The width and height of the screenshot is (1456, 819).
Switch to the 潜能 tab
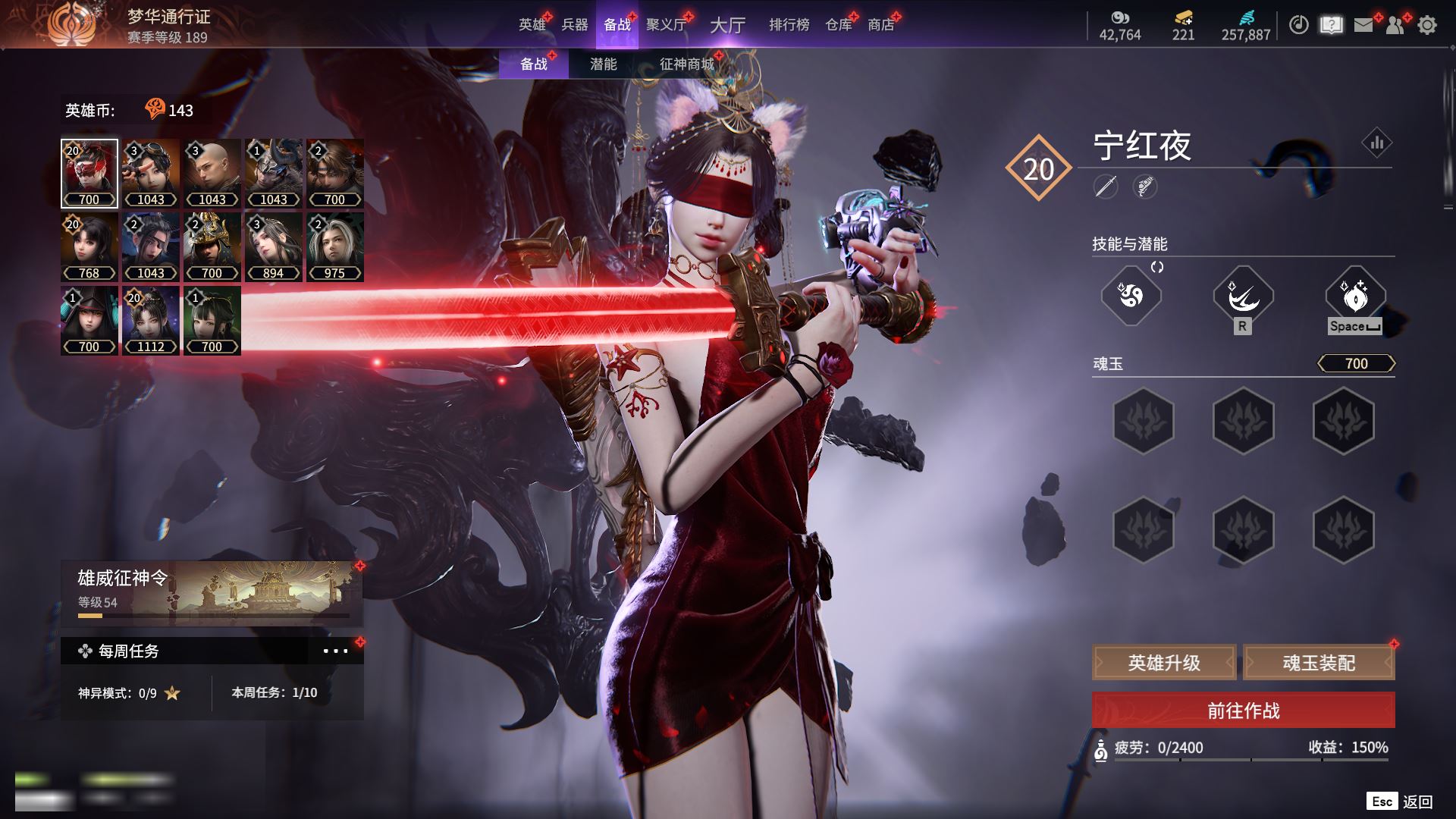(x=603, y=64)
